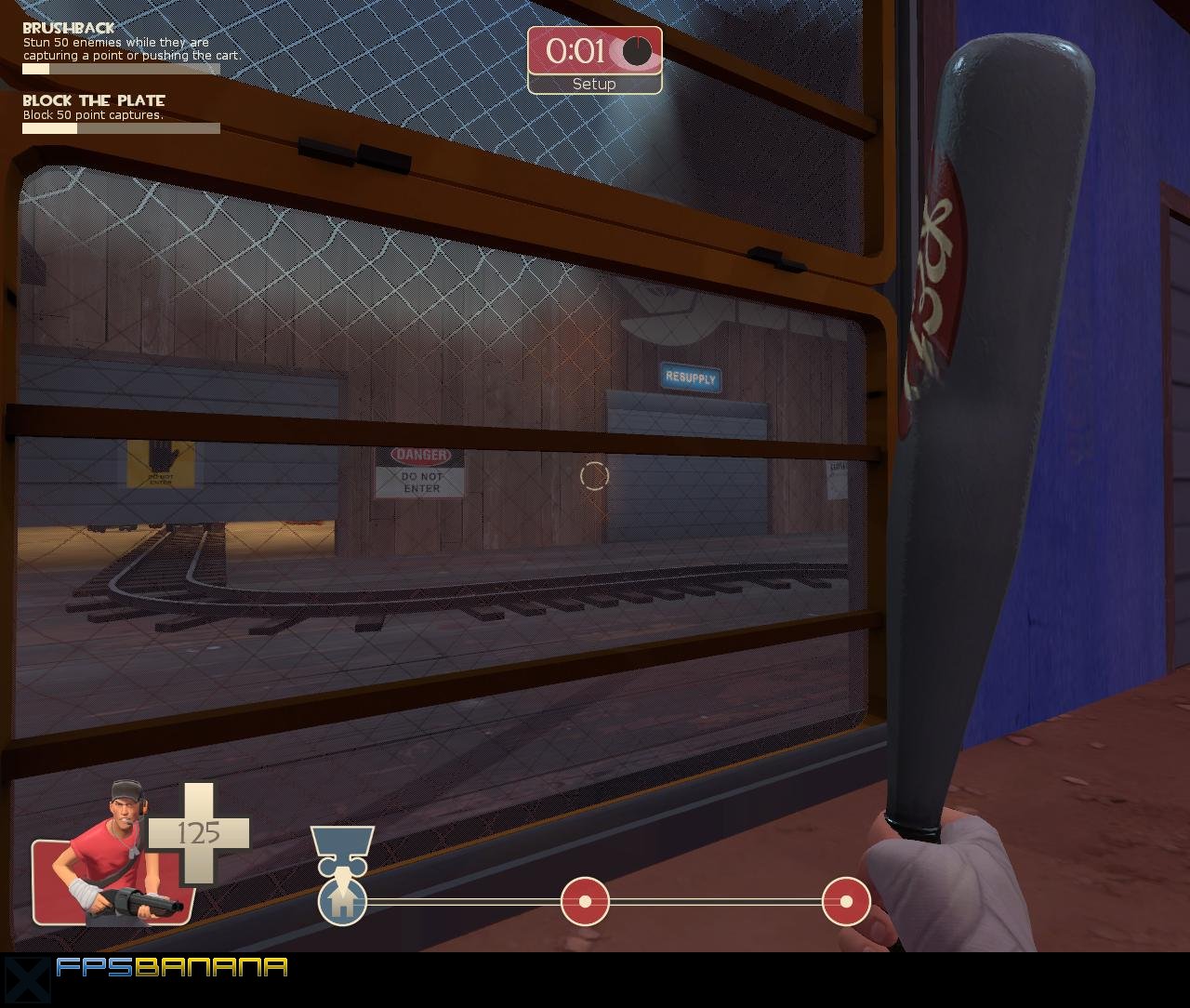The width and height of the screenshot is (1190, 1008).
Task: Click the crosshair in screen center
Action: click(593, 477)
